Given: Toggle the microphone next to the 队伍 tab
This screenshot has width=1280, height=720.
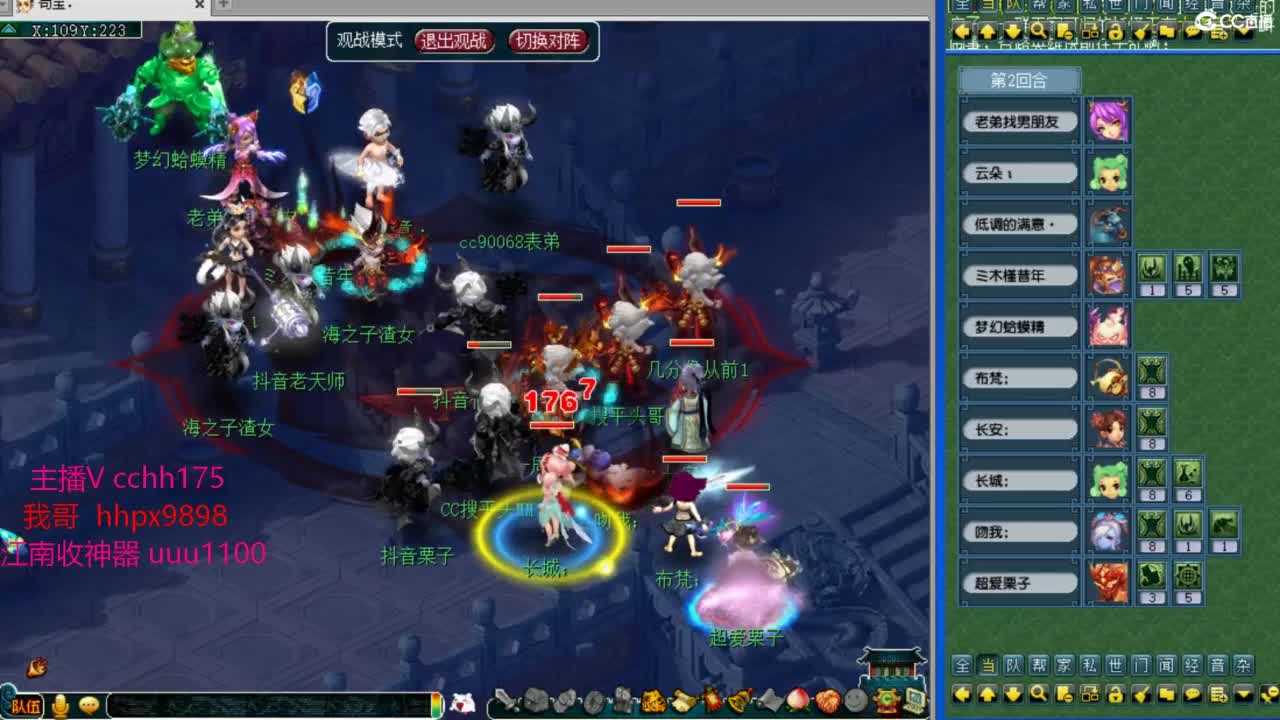Looking at the screenshot, I should [60, 704].
